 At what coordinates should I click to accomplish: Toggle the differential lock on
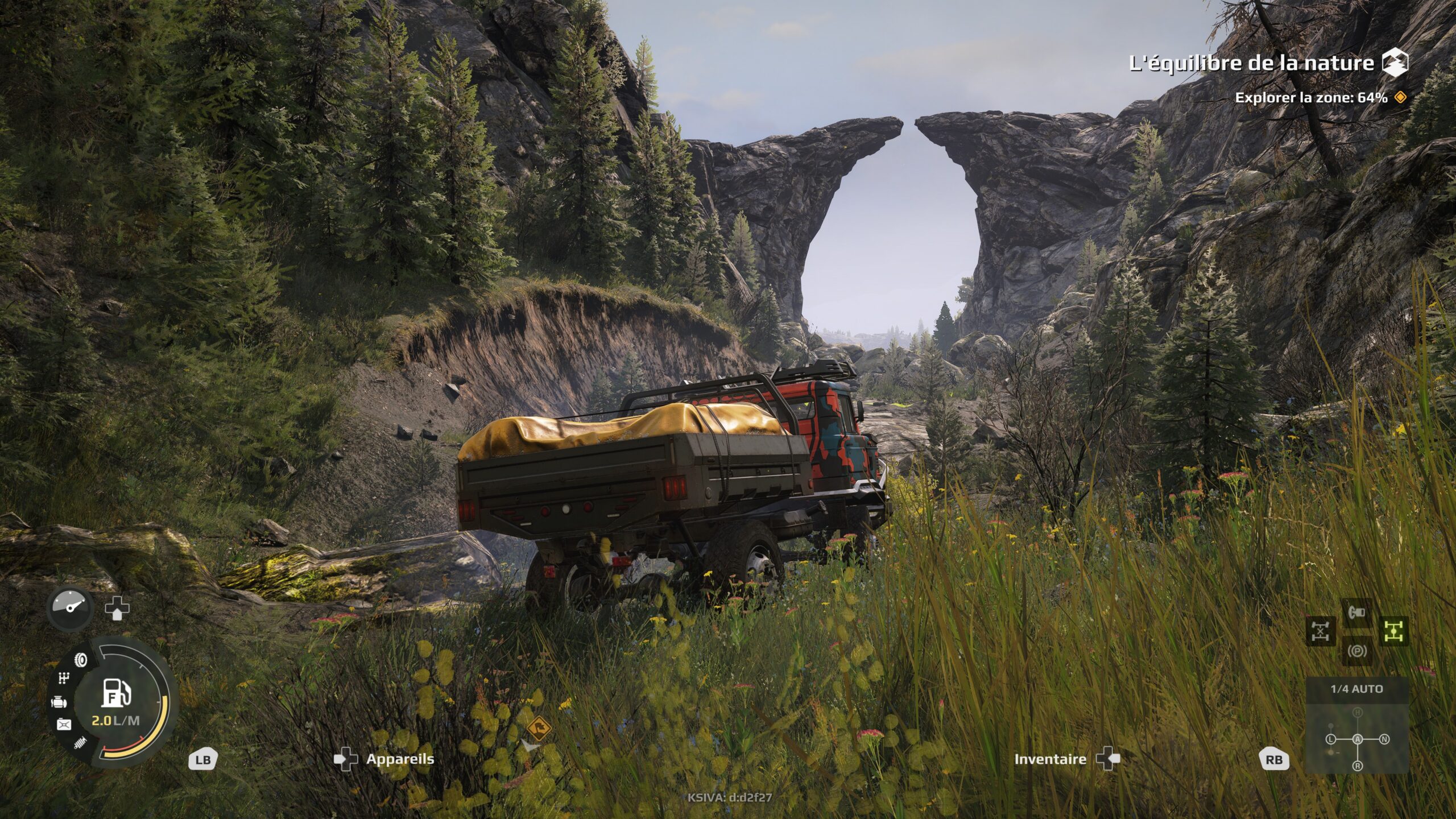pos(1320,631)
